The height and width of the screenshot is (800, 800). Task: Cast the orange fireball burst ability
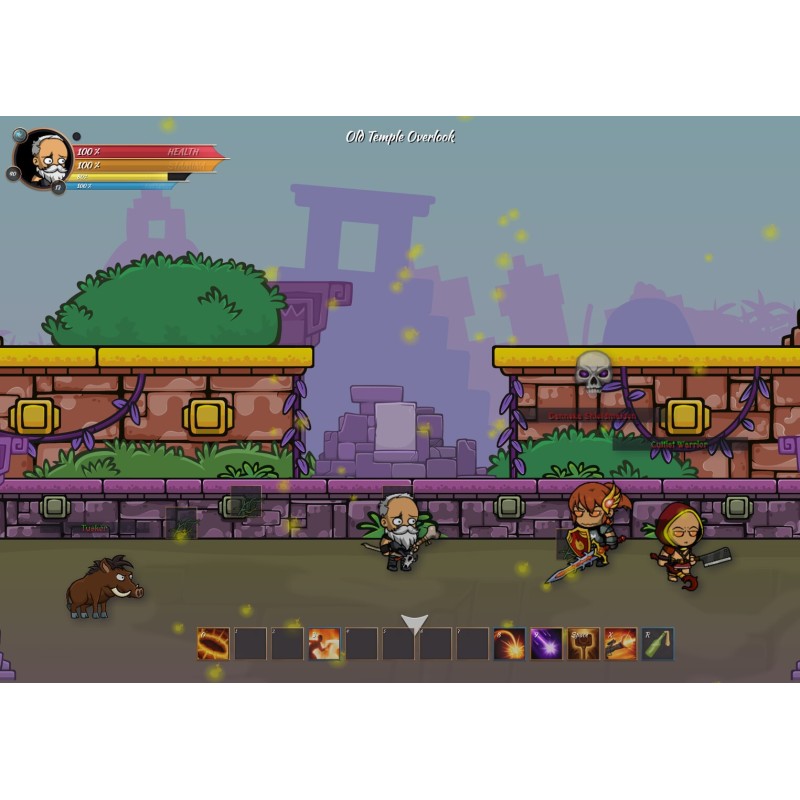pos(509,644)
